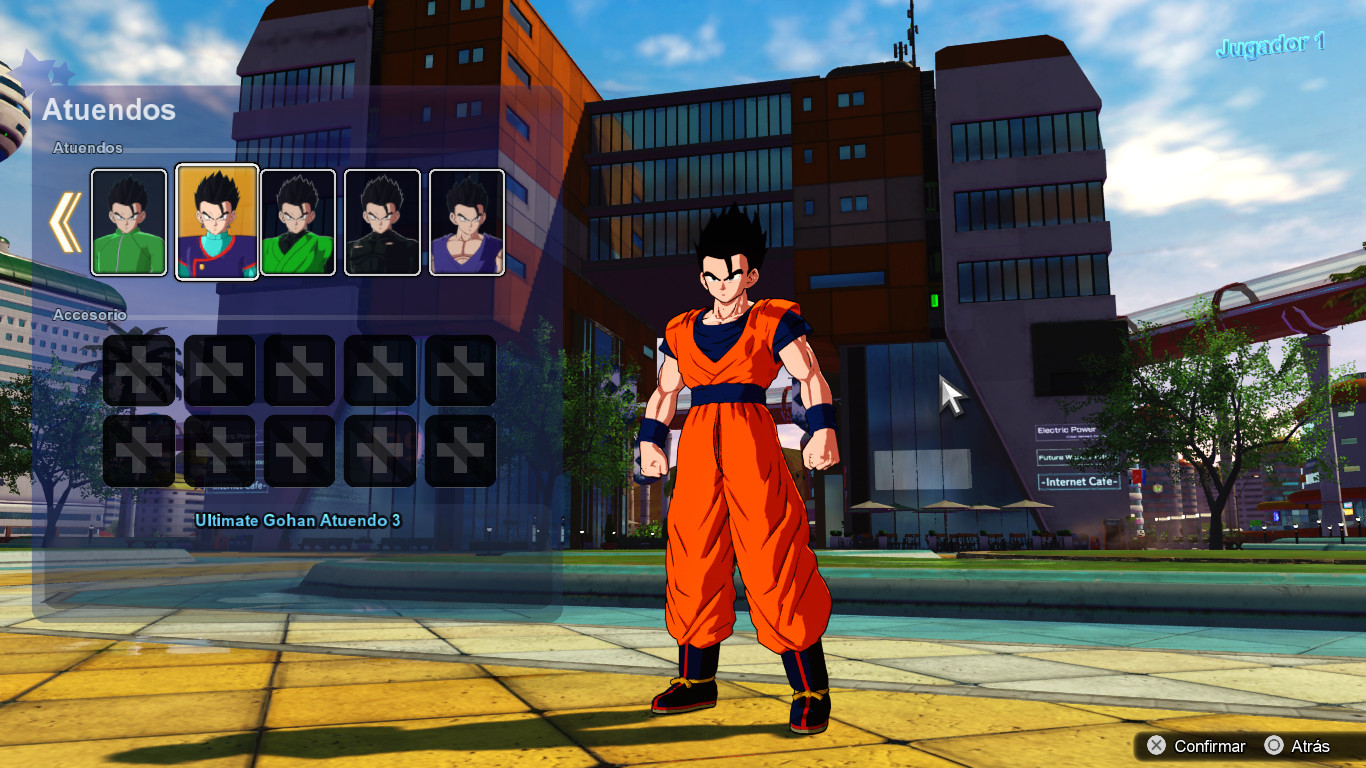Click the circle button icon next to Atrás
The image size is (1366, 768).
[1275, 746]
